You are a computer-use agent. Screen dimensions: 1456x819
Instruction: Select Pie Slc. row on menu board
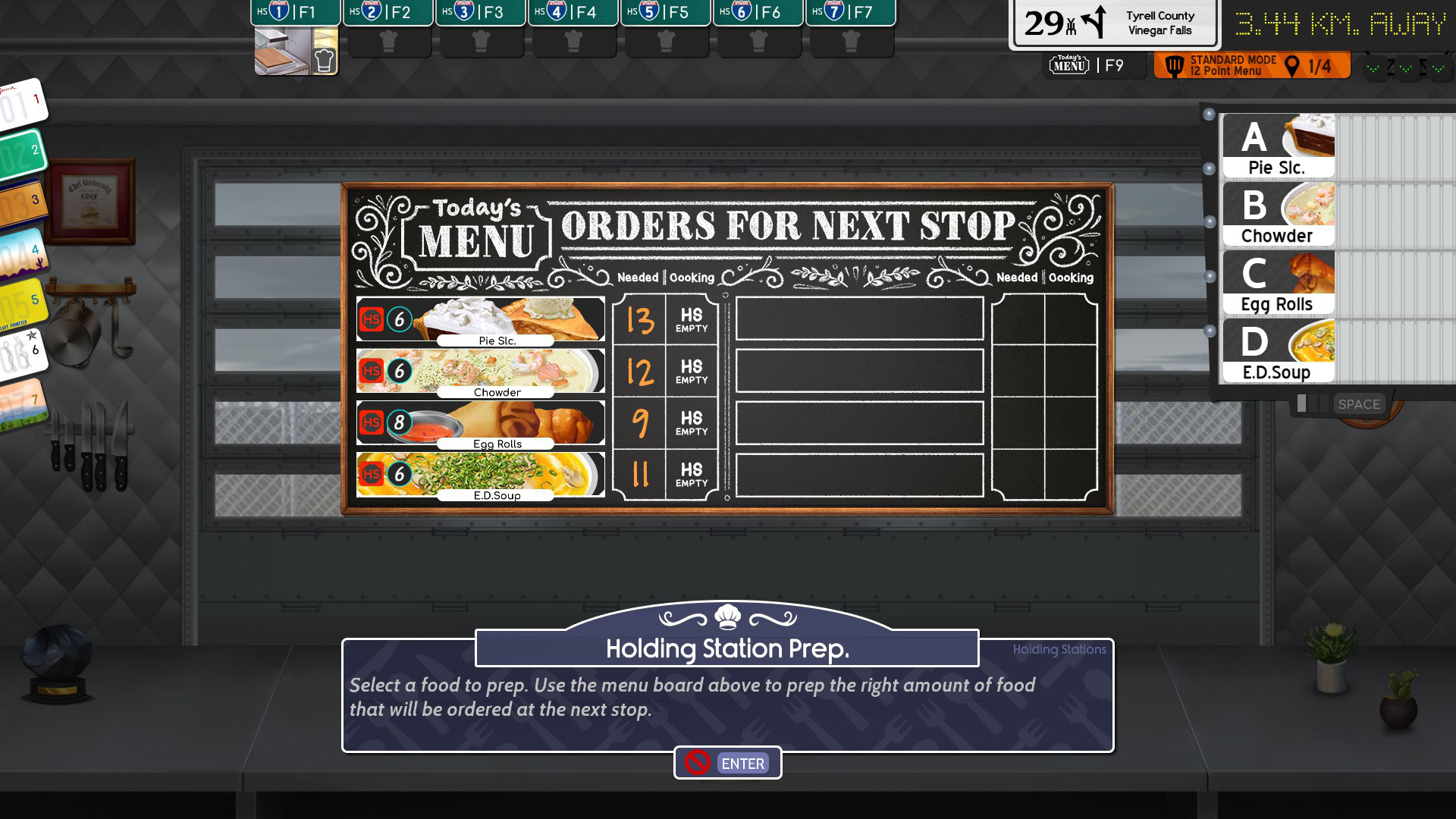coord(481,320)
